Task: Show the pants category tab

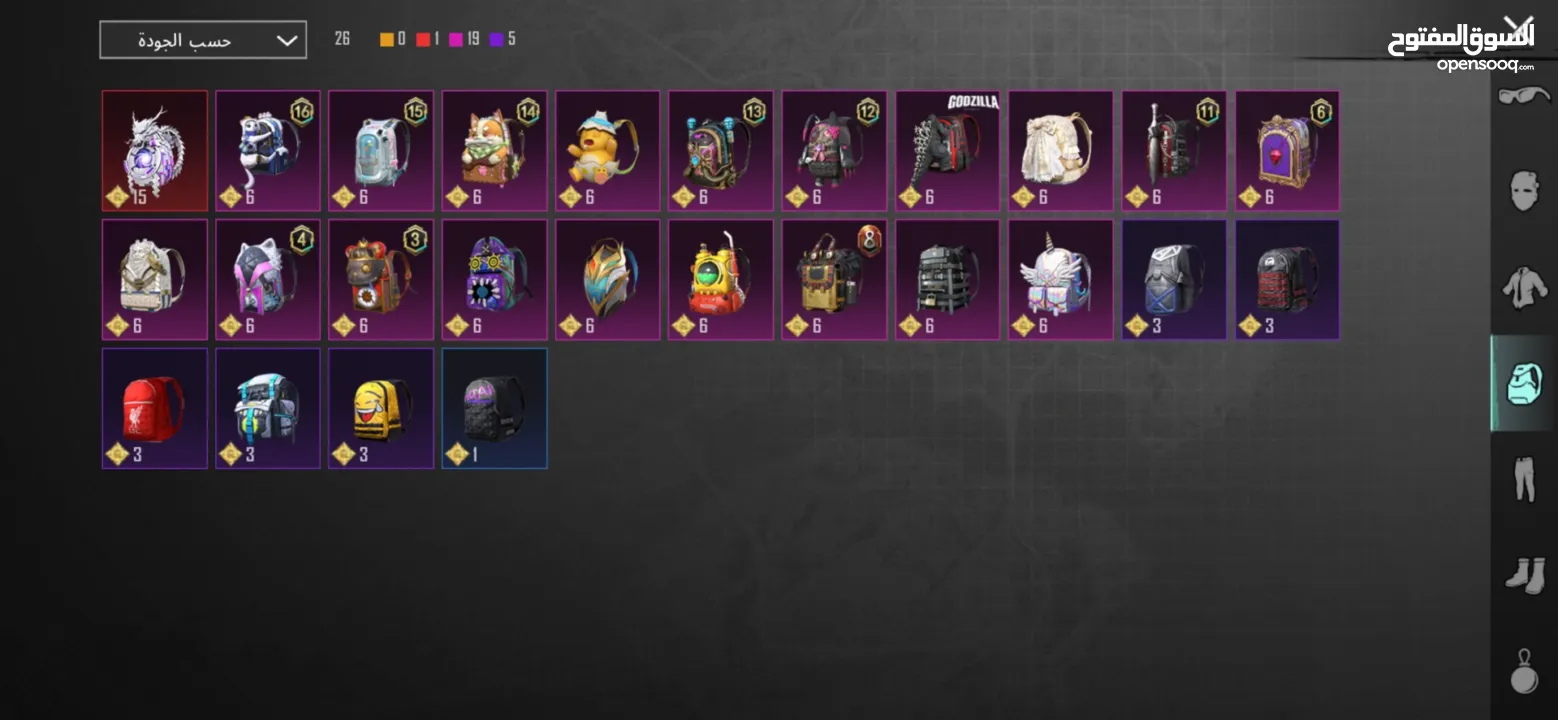Action: (1524, 478)
